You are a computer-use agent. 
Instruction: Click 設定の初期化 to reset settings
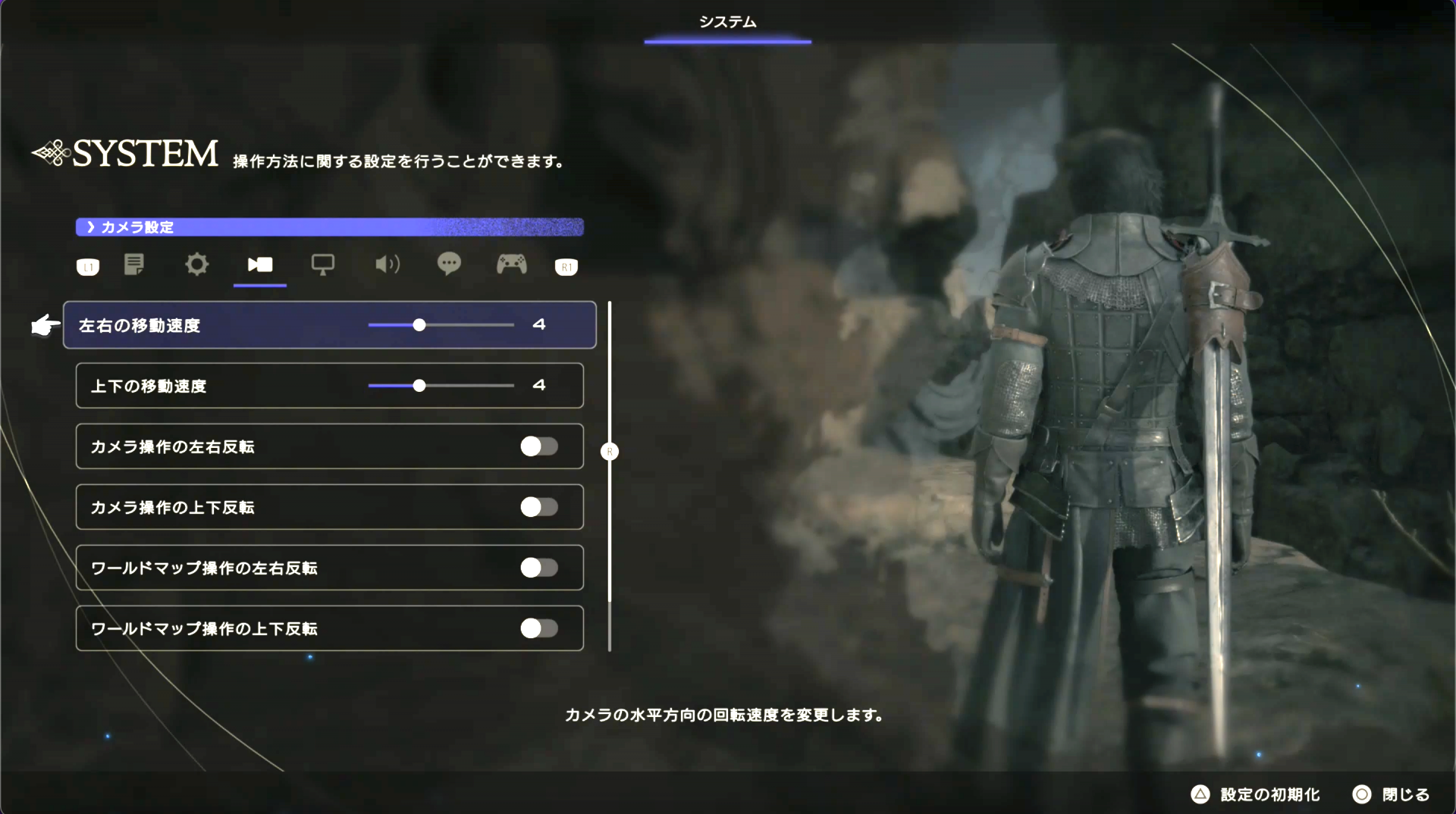[x=1269, y=794]
